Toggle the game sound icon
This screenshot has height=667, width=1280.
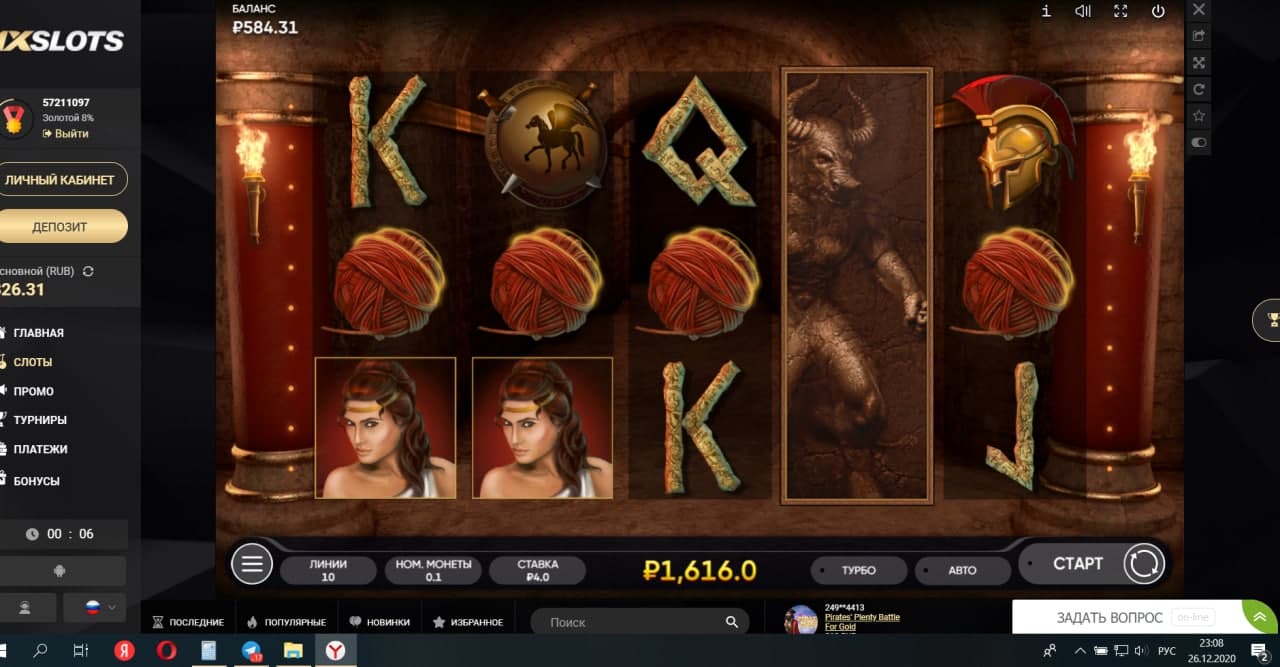coord(1083,11)
